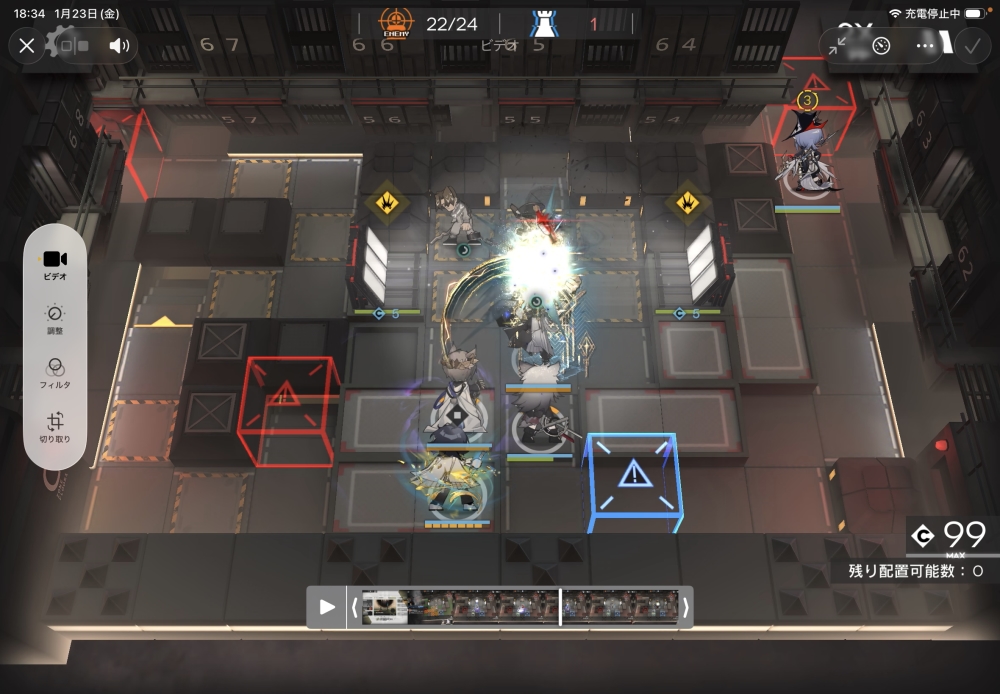Viewport: 1000px width, 694px height.
Task: Open the 調整 adjustment tool
Action: (x=55, y=319)
